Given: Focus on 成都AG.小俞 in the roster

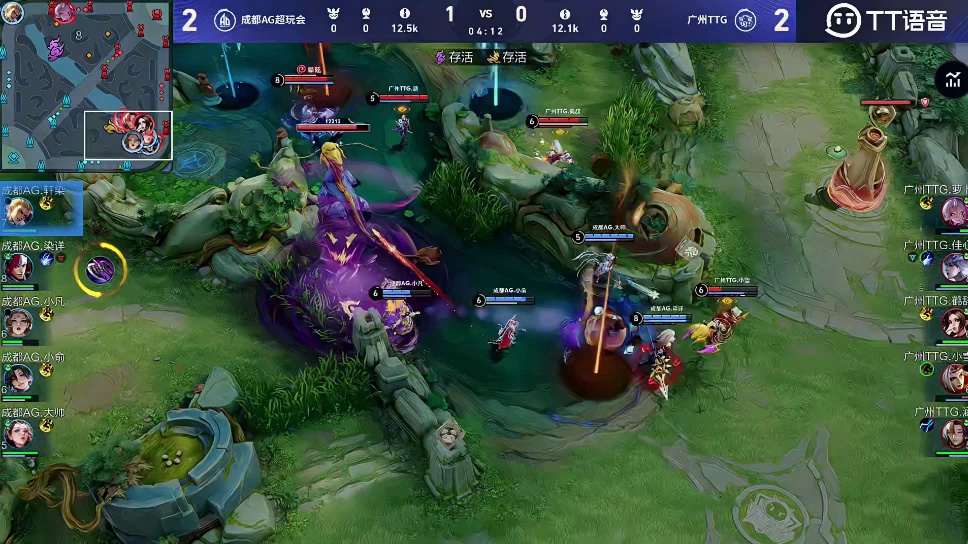Looking at the screenshot, I should pyautogui.click(x=17, y=378).
